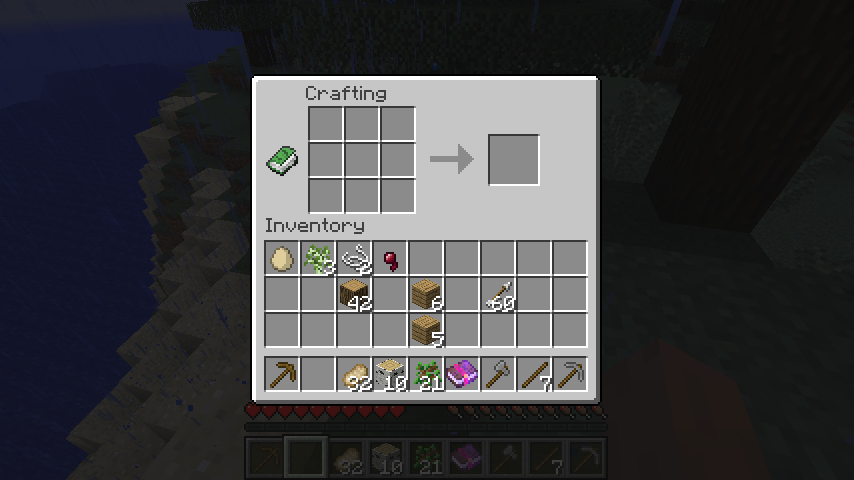Pick up the stone pickaxe

tap(571, 375)
